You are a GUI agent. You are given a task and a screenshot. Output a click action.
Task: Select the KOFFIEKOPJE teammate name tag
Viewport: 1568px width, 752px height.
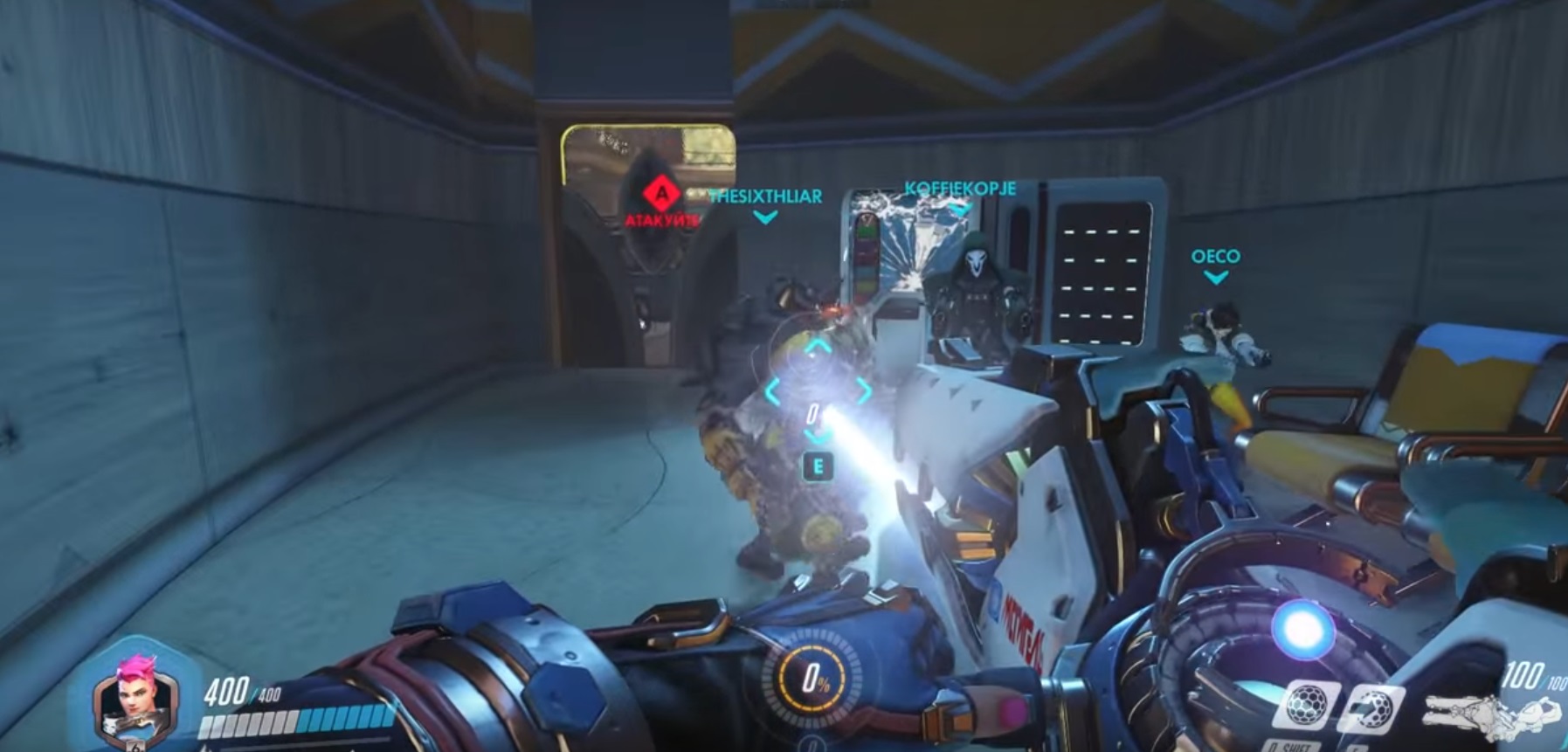960,189
